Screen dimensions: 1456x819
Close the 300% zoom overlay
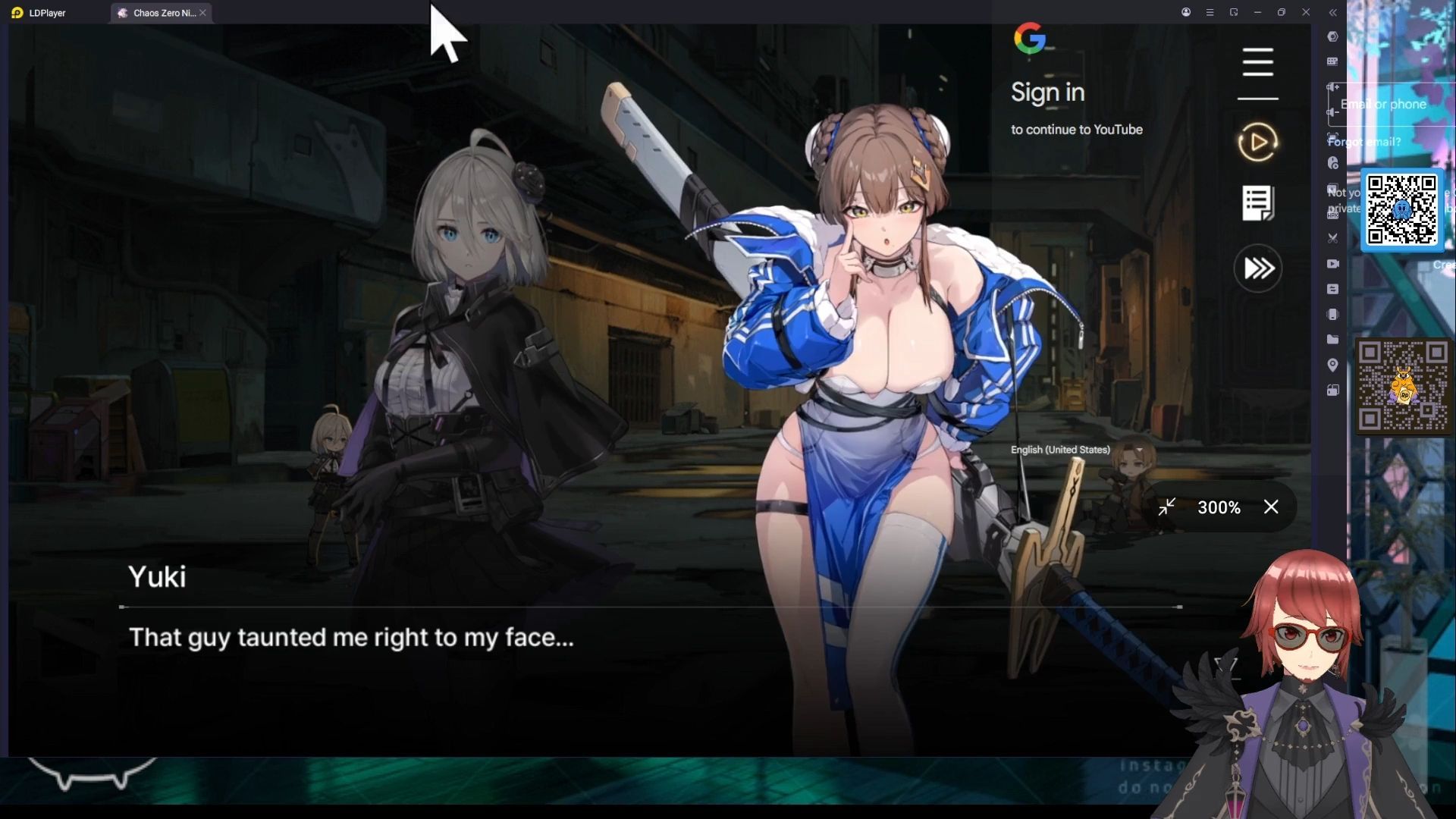[1271, 507]
